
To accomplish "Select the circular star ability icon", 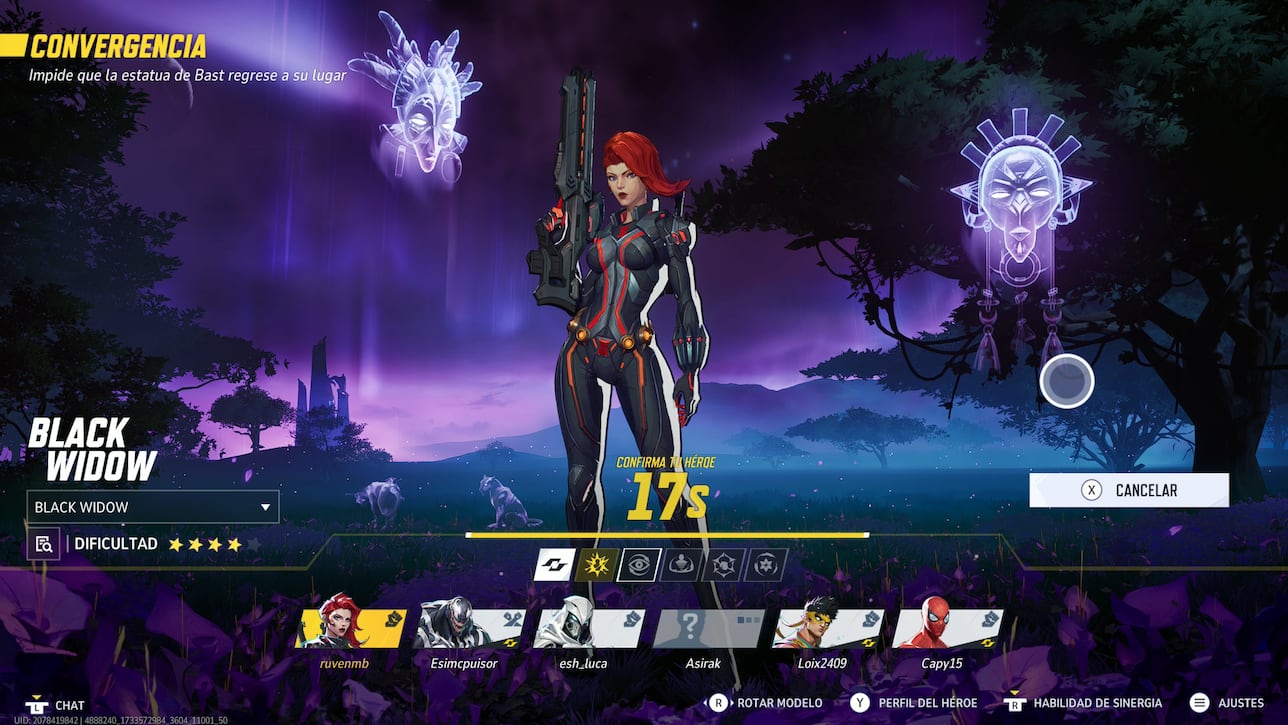I will coord(765,565).
